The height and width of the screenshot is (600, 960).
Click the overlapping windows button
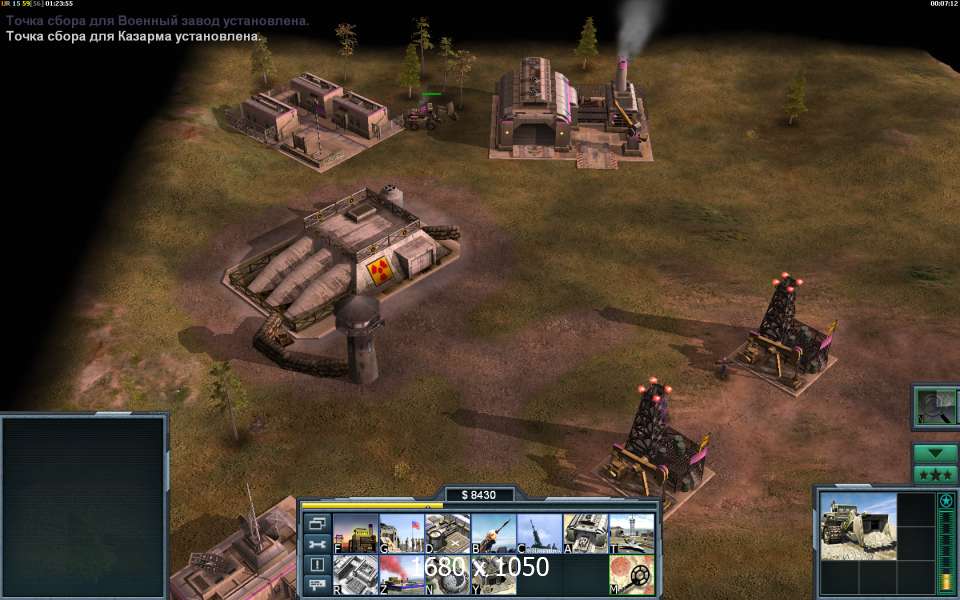[317, 523]
